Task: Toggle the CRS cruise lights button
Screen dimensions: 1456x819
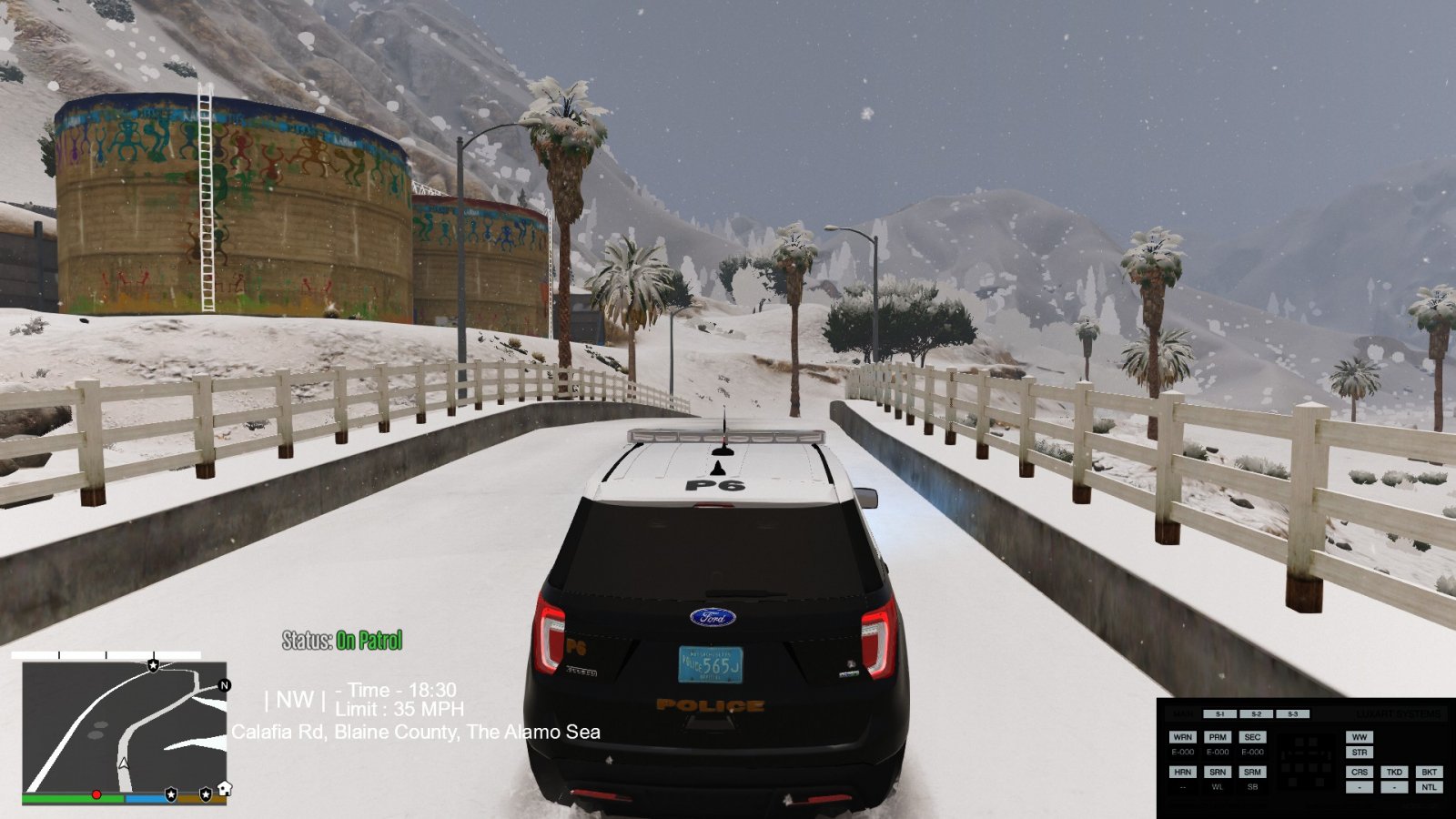Action: click(x=1359, y=772)
